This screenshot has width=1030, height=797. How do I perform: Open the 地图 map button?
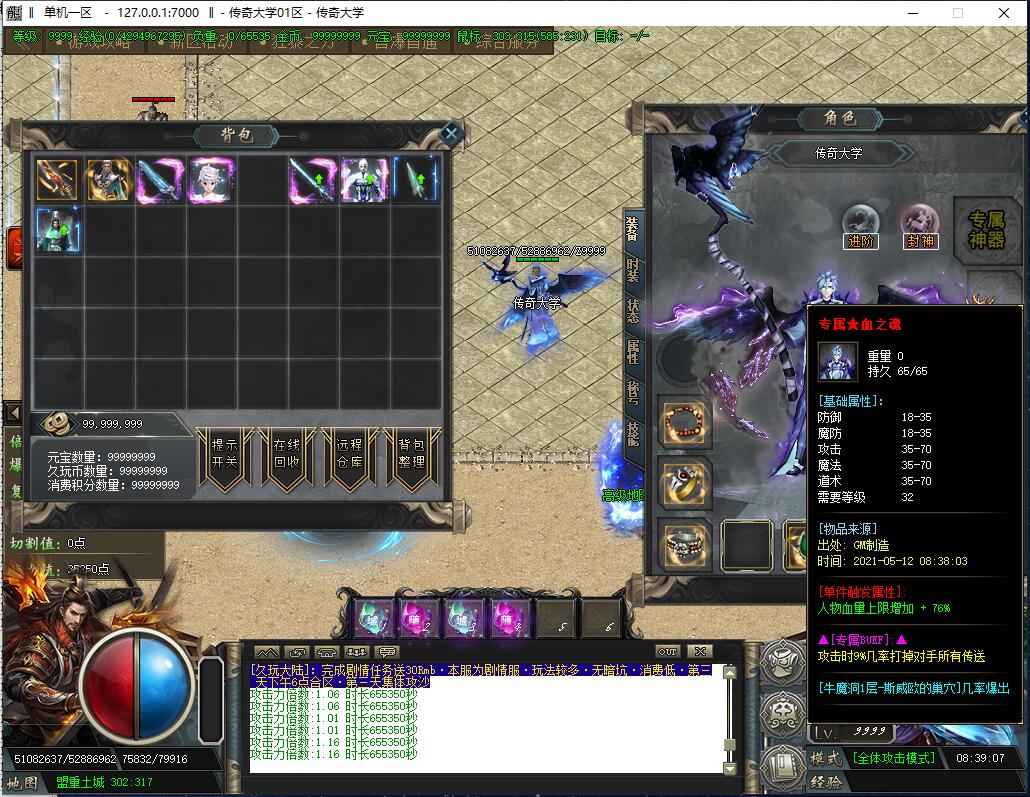(x=22, y=782)
